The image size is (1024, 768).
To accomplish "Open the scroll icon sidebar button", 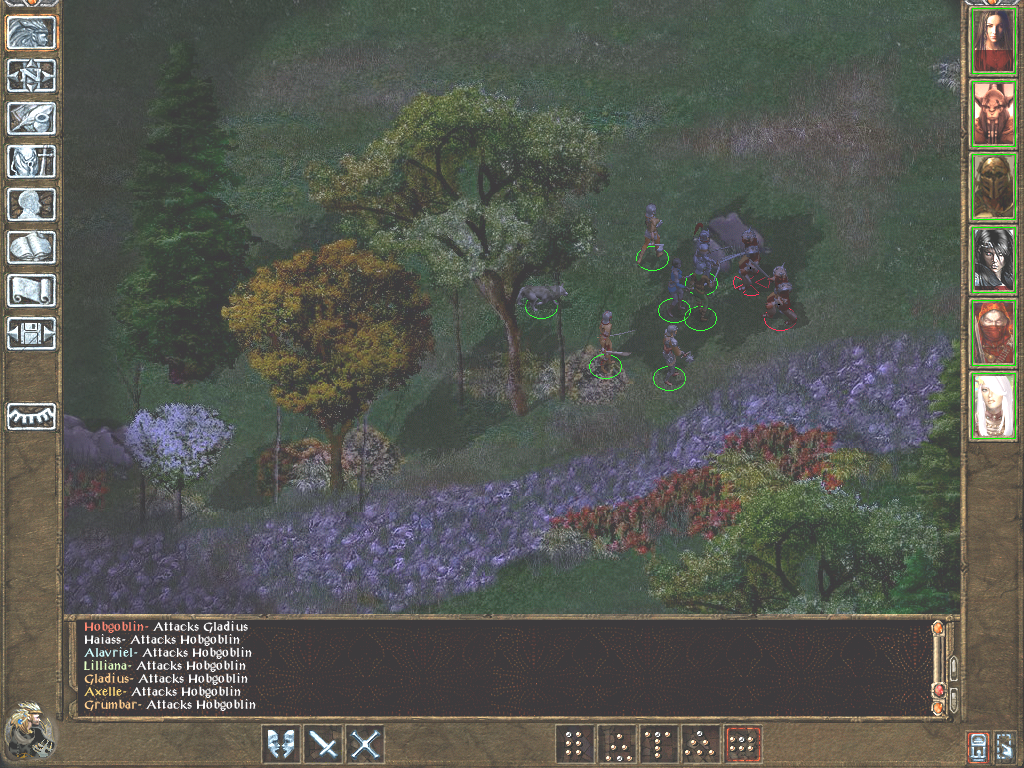I will point(31,290).
